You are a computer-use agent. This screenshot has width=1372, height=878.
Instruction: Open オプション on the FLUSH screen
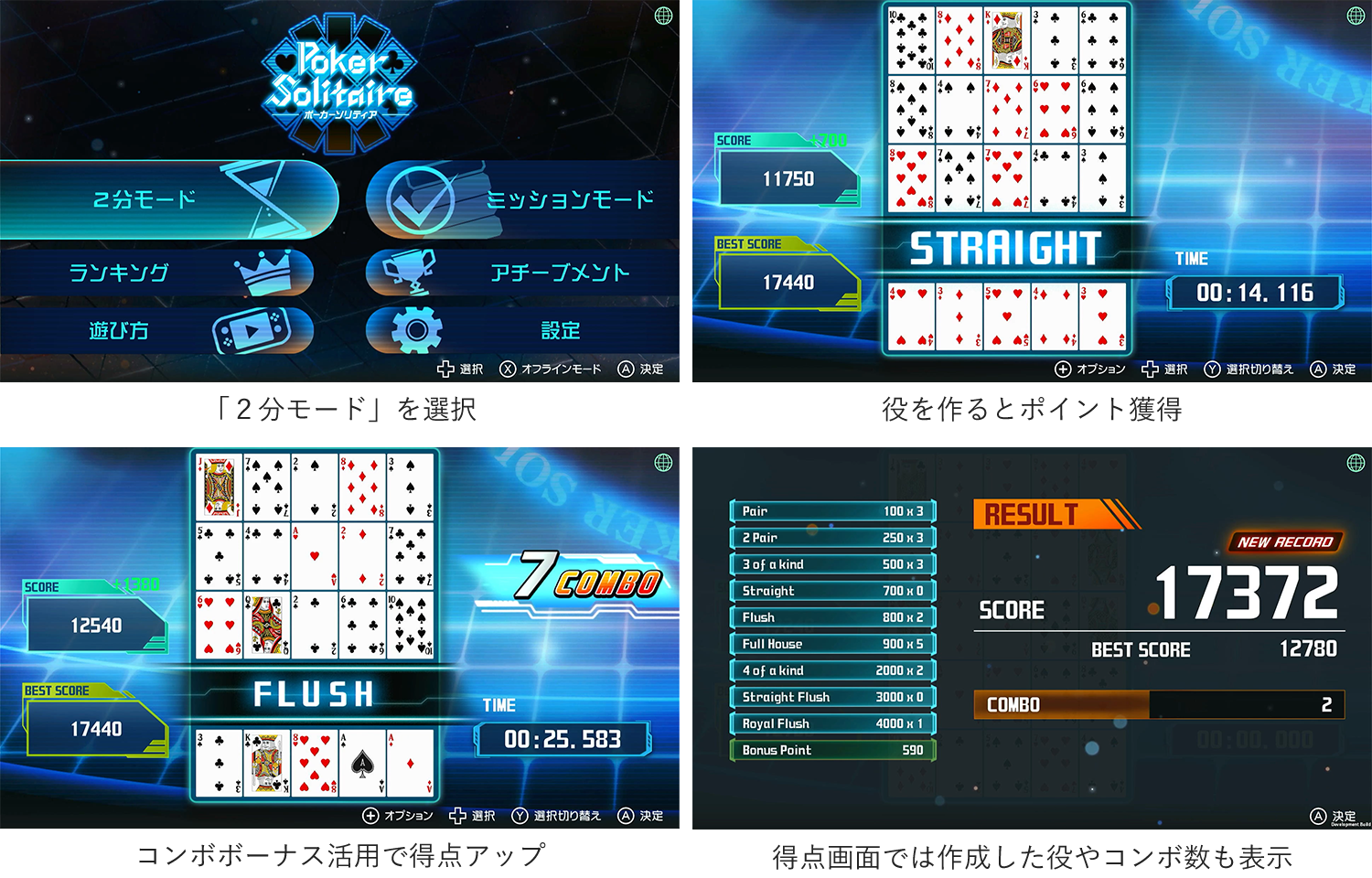(x=370, y=816)
